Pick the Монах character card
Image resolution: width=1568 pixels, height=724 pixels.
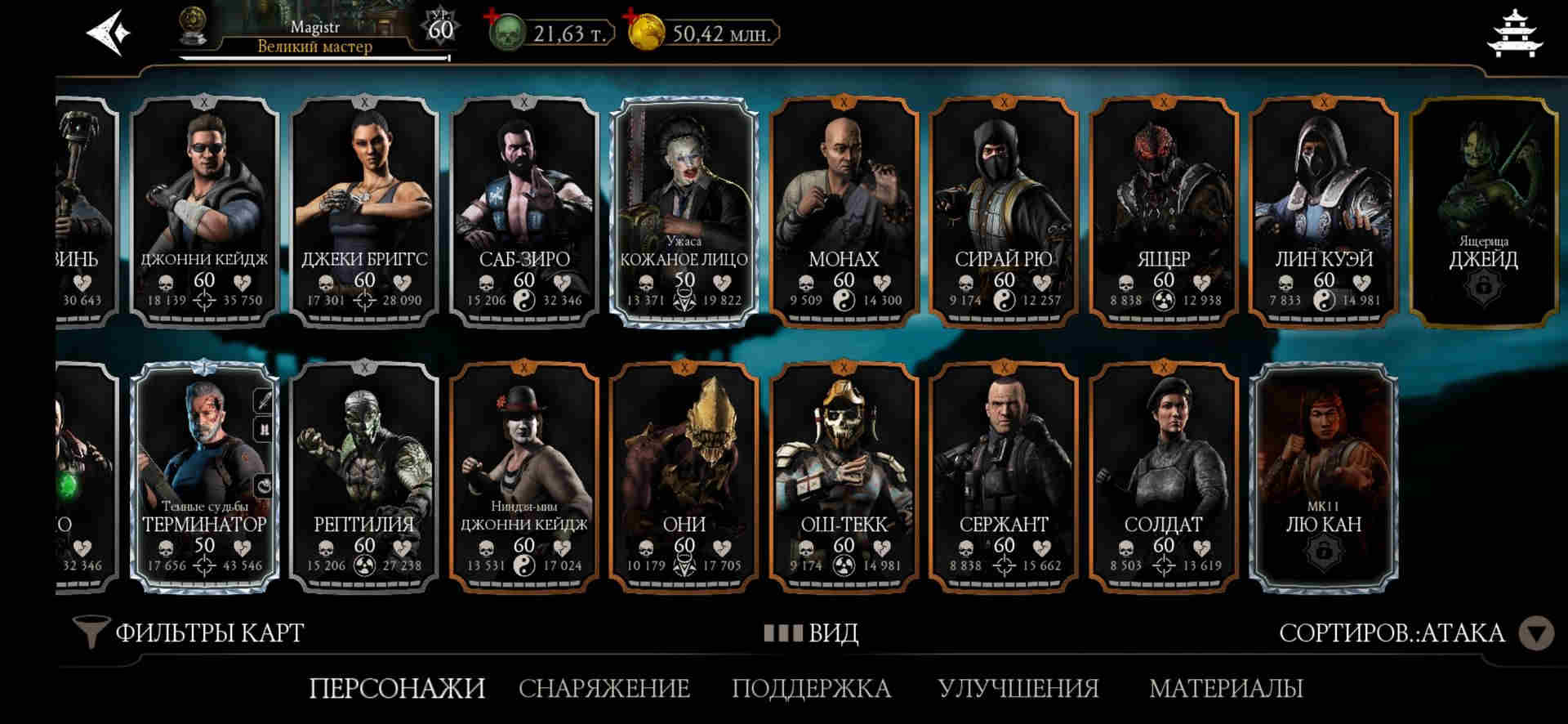tap(844, 212)
